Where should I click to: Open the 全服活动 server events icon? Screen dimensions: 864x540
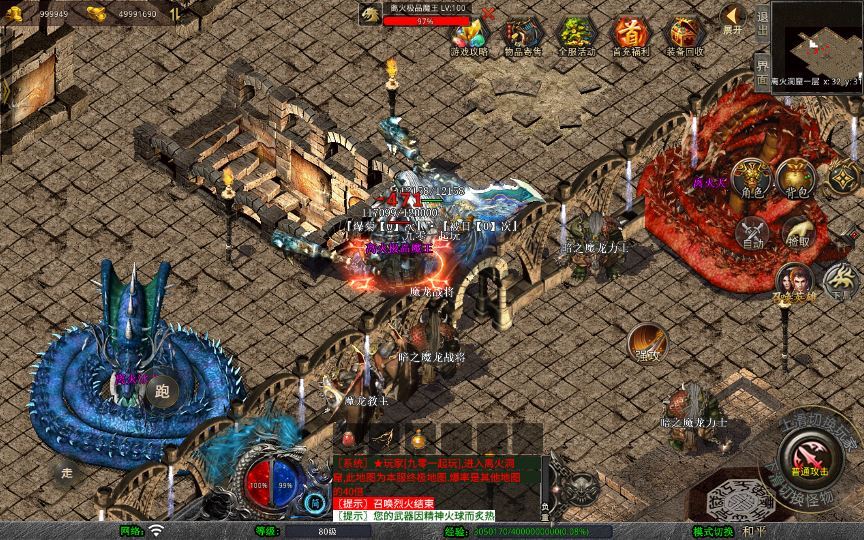(576, 34)
